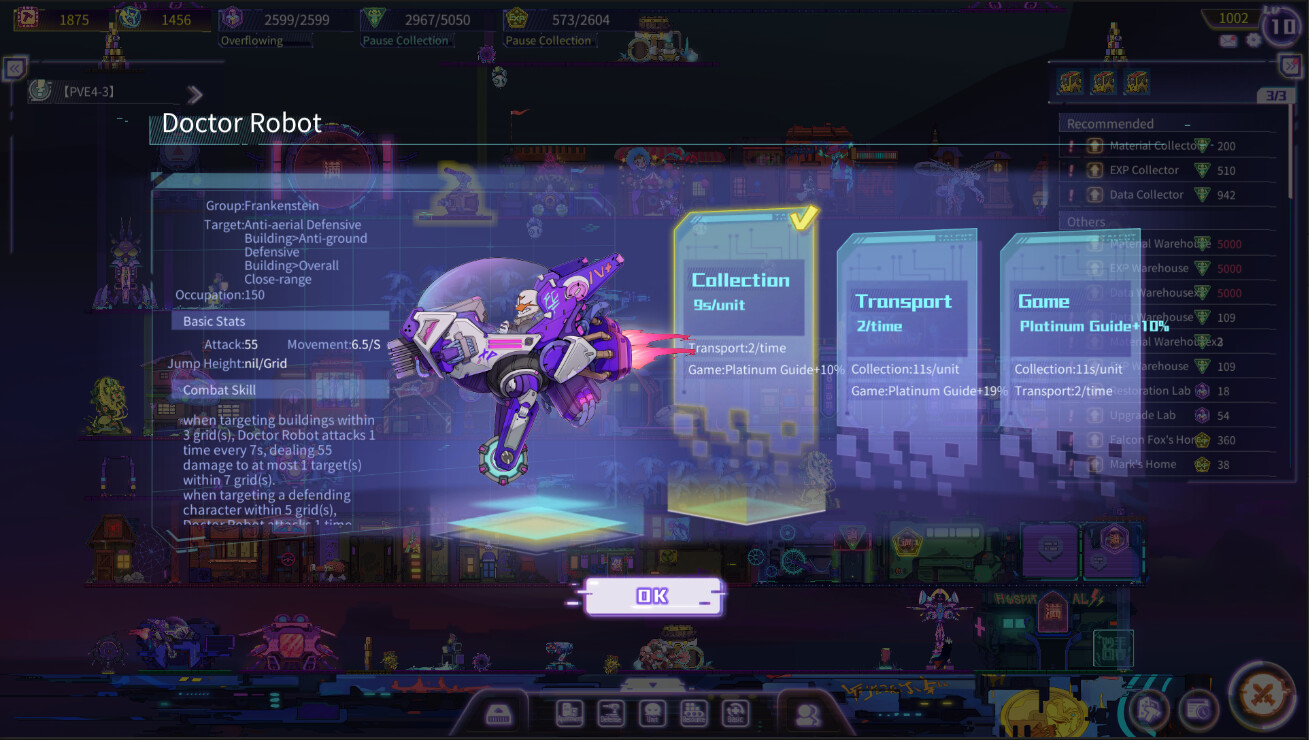Open the mailbox envelope near the level badge

[x=1228, y=41]
